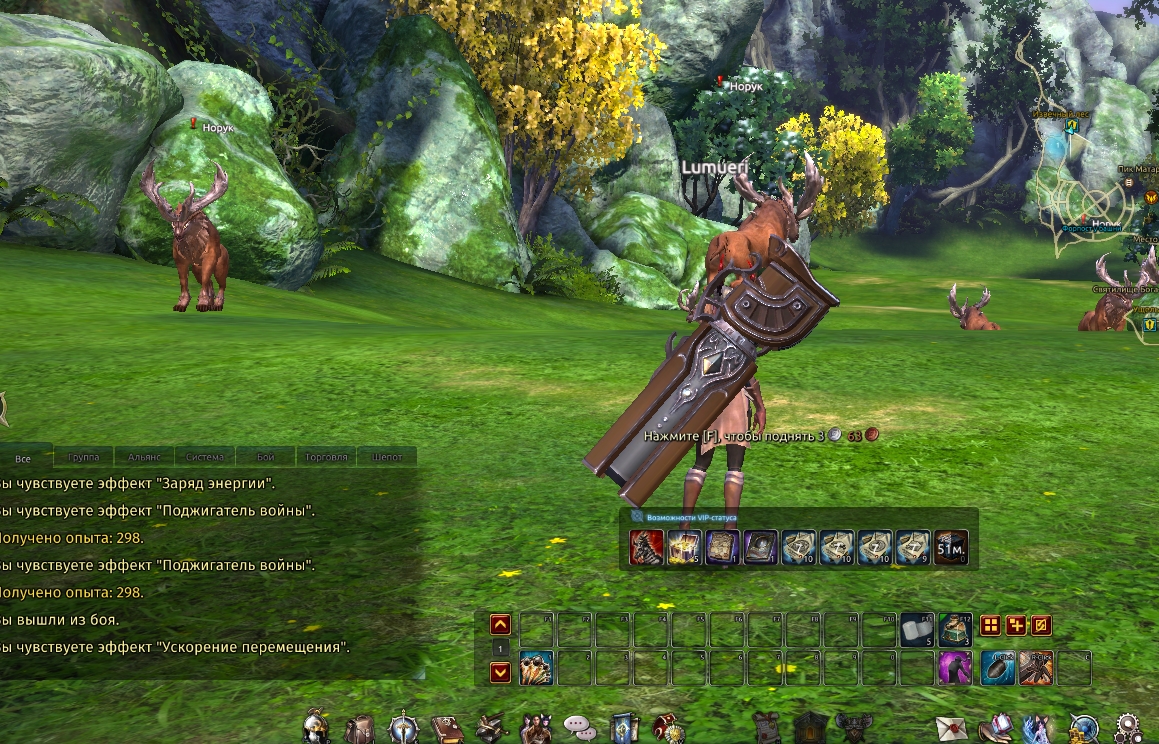Screen dimensions: 1159x744
Task: Use the golden treasure chest VIP item
Action: tap(684, 548)
